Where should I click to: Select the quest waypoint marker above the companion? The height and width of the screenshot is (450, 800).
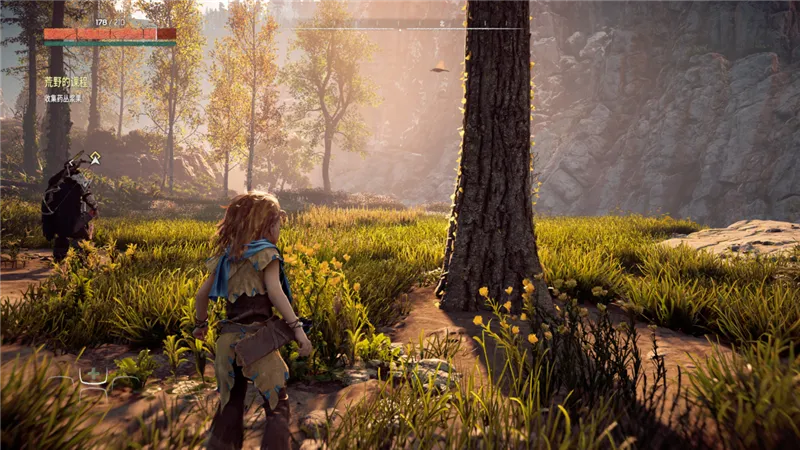(x=95, y=157)
